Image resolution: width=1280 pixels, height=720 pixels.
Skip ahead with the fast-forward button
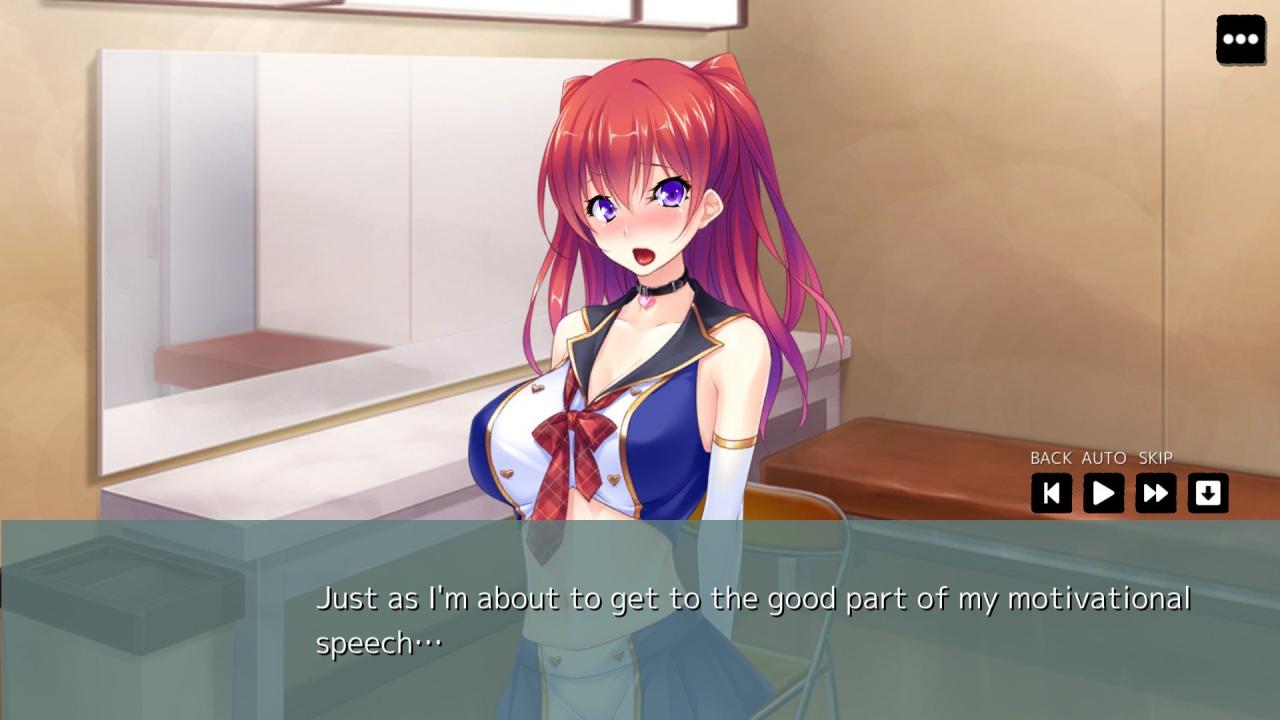point(1155,493)
